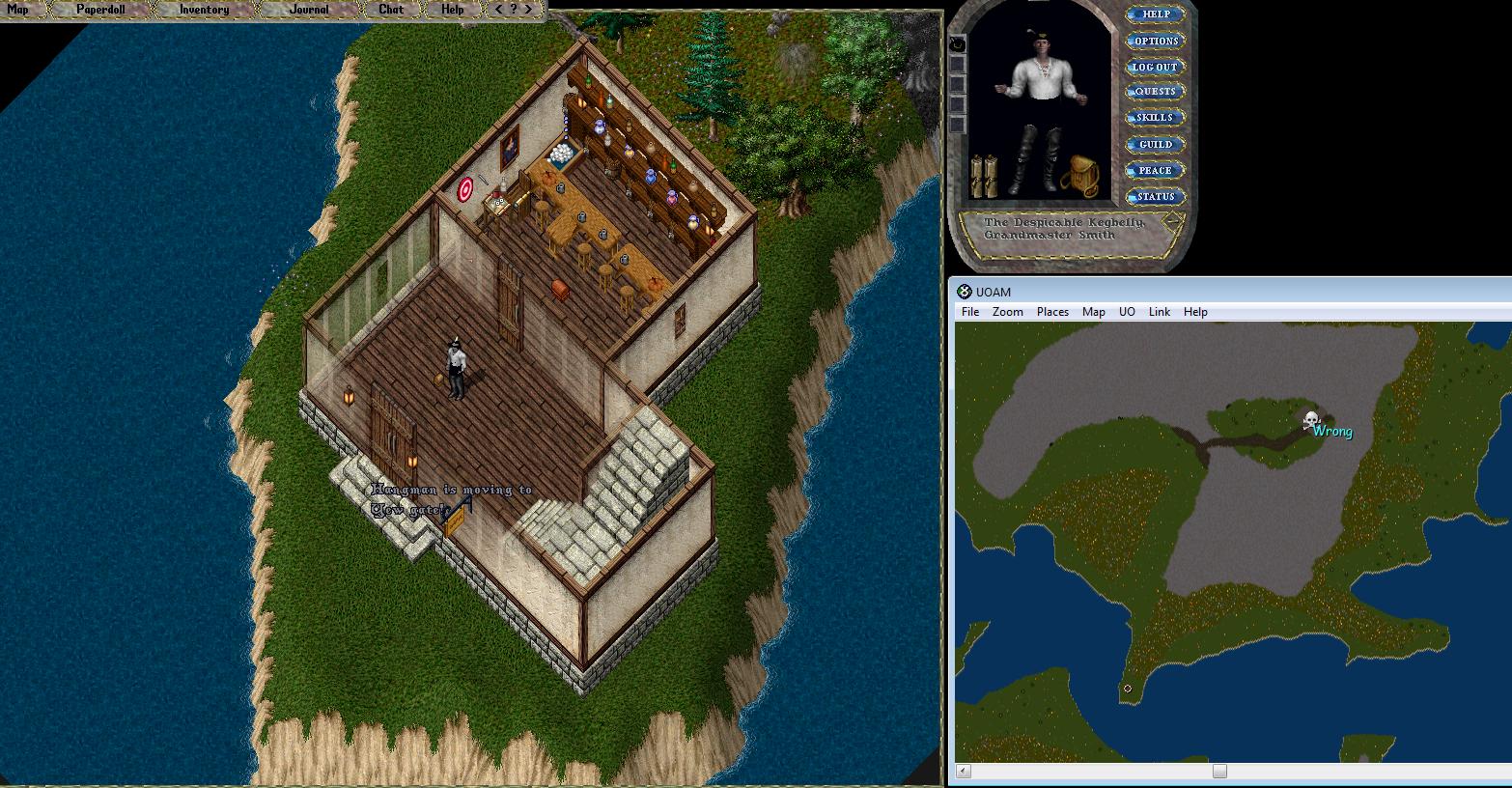The image size is (1512, 788).
Task: Open the QUESTS button
Action: [x=1155, y=92]
